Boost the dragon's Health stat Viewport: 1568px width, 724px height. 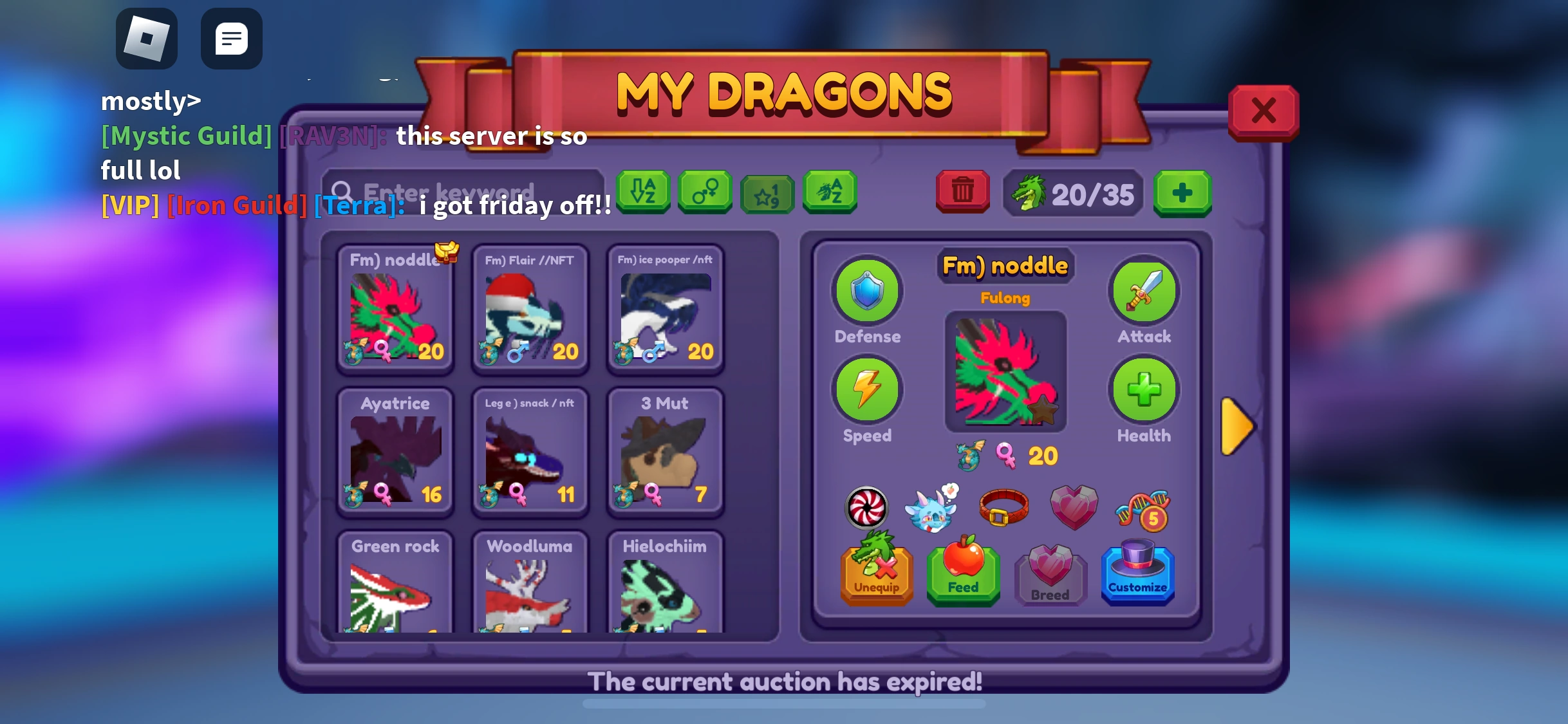pyautogui.click(x=1143, y=391)
